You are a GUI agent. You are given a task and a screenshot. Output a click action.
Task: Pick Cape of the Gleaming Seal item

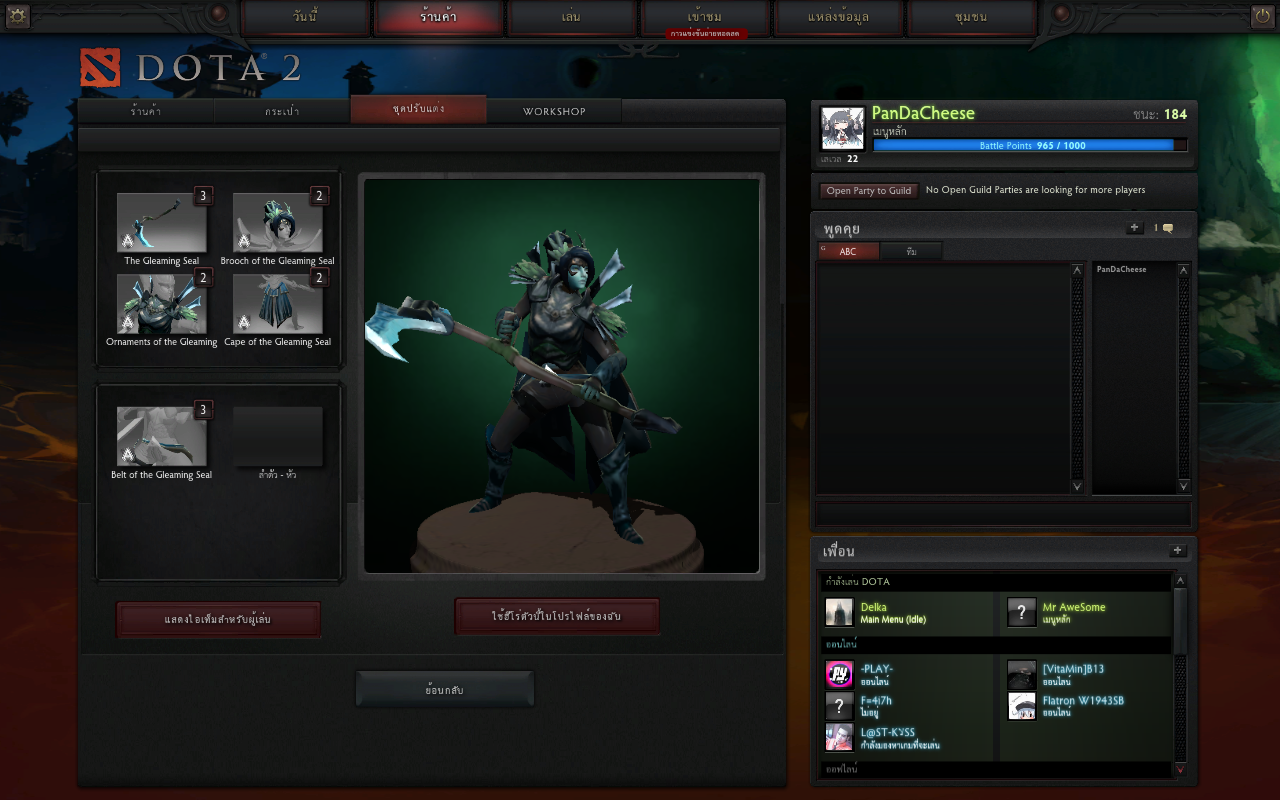pos(277,304)
